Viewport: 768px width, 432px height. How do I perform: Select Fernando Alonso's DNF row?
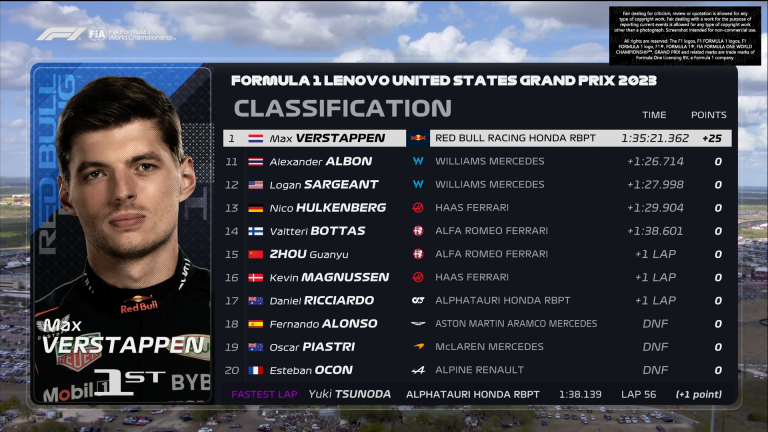476,324
